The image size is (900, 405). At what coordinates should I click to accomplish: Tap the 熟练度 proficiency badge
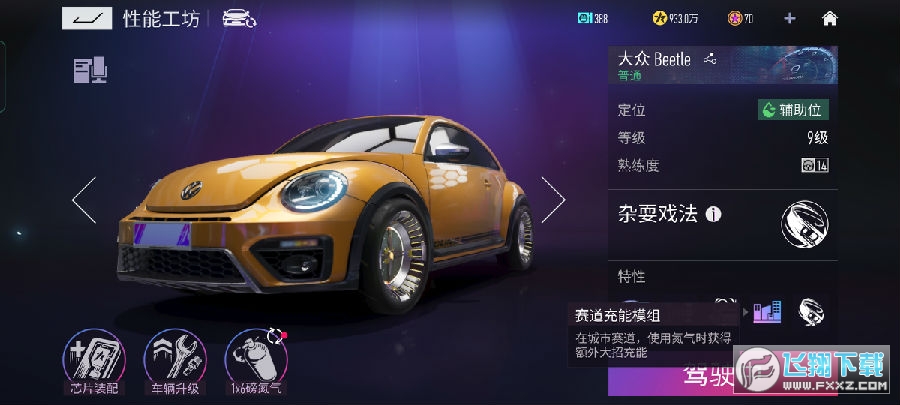click(815, 166)
